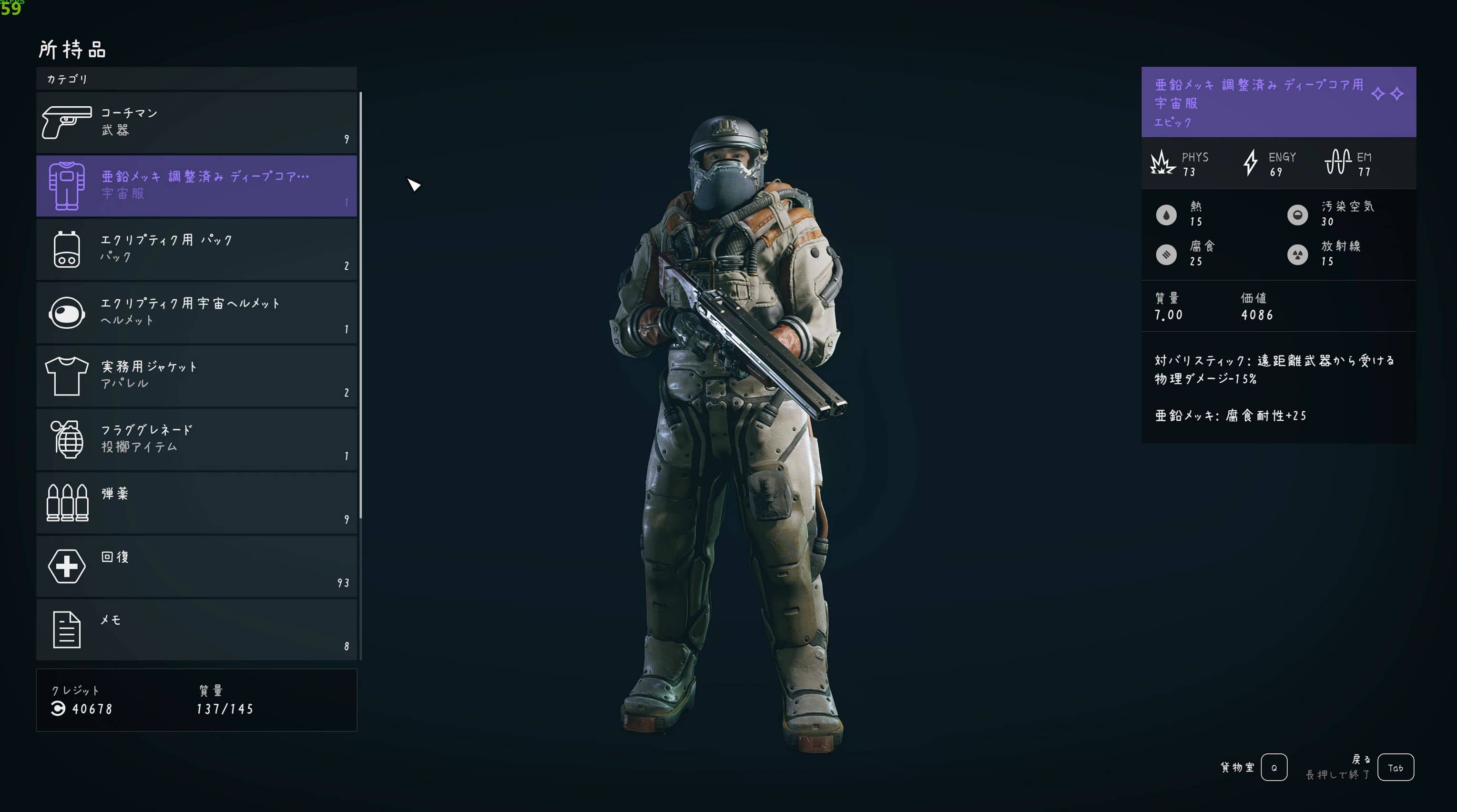Choose the 亜鉛メッキ ディープコア spacesuit row
1457x812 pixels.
tap(196, 185)
